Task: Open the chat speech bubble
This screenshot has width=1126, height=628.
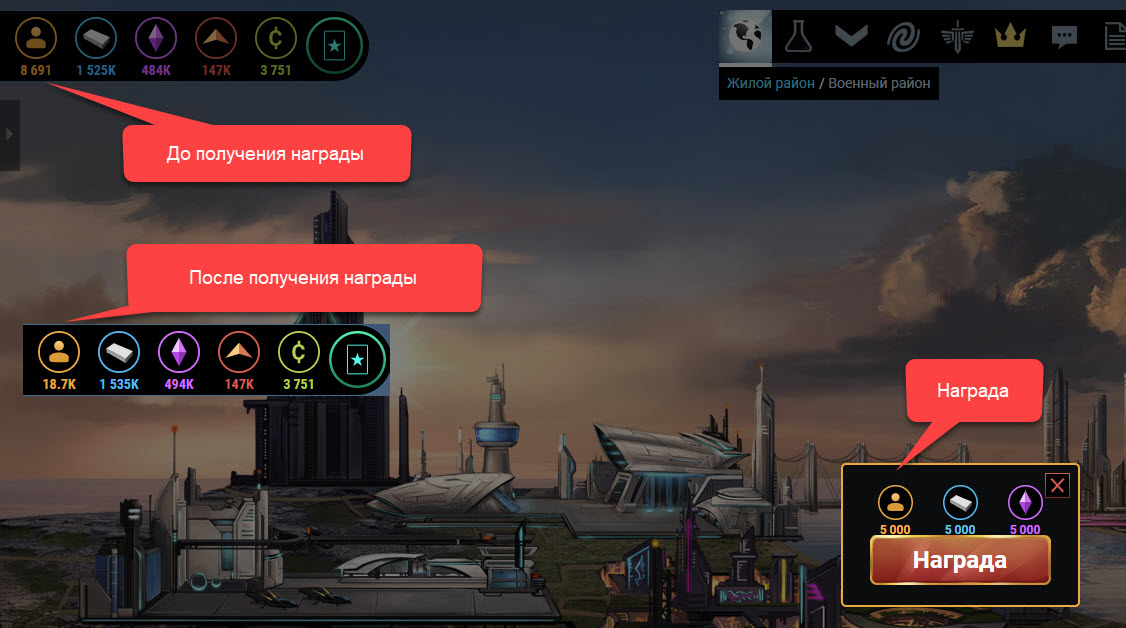Action: [x=1064, y=37]
